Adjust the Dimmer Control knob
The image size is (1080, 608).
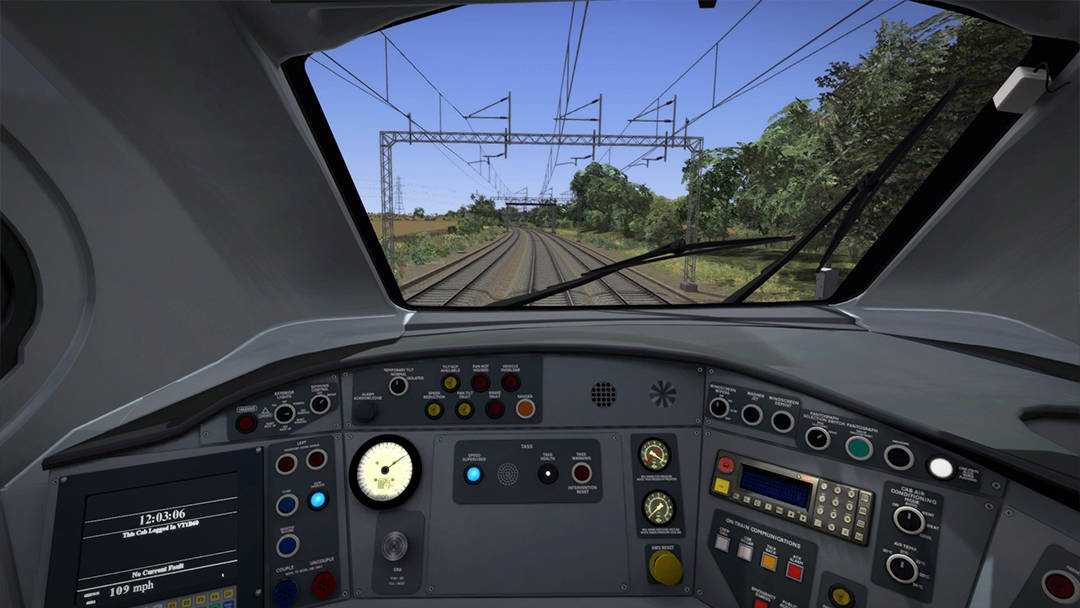[320, 404]
